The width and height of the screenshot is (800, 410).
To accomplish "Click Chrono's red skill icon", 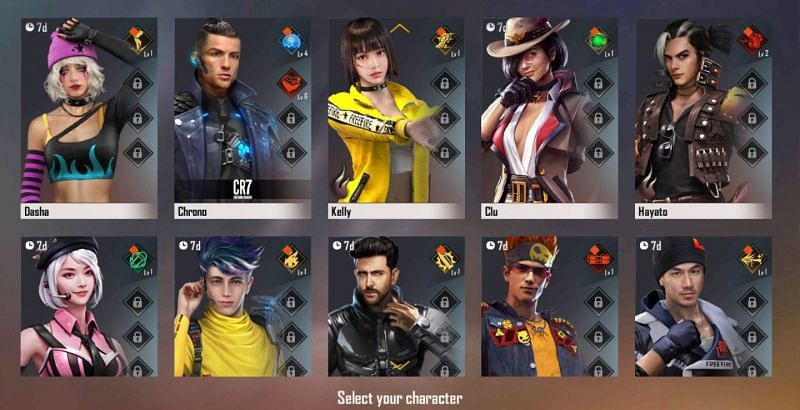I will pos(291,82).
